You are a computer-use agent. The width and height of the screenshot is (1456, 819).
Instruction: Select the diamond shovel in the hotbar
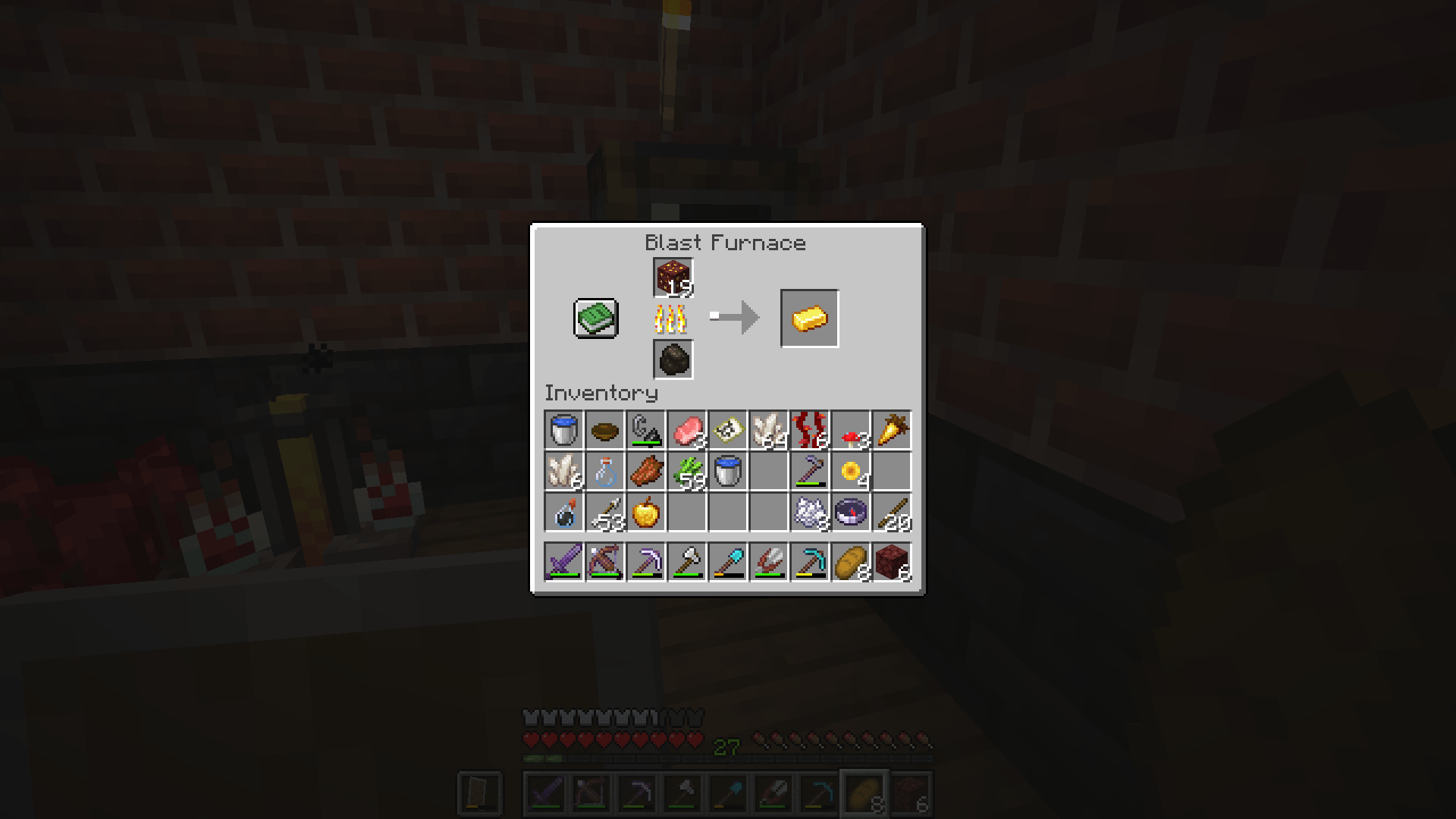pos(726,561)
